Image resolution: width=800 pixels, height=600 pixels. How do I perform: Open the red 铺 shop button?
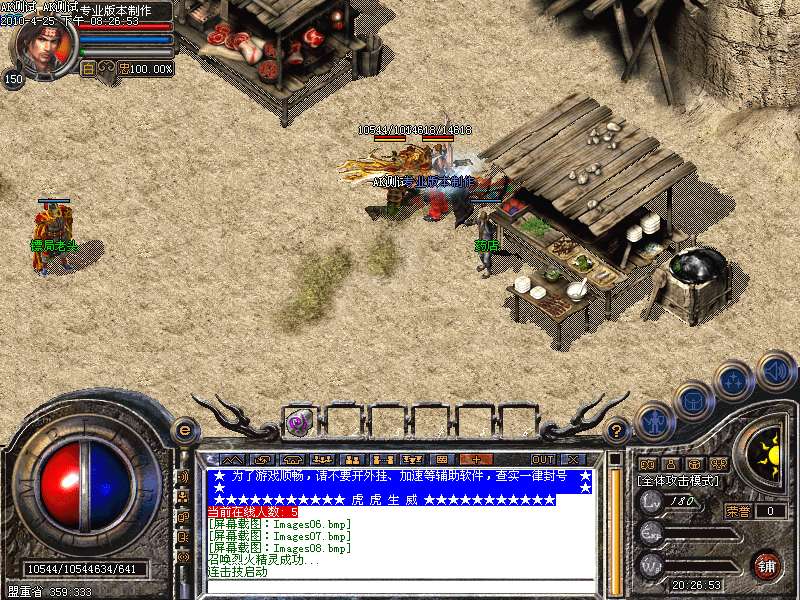pos(766,565)
